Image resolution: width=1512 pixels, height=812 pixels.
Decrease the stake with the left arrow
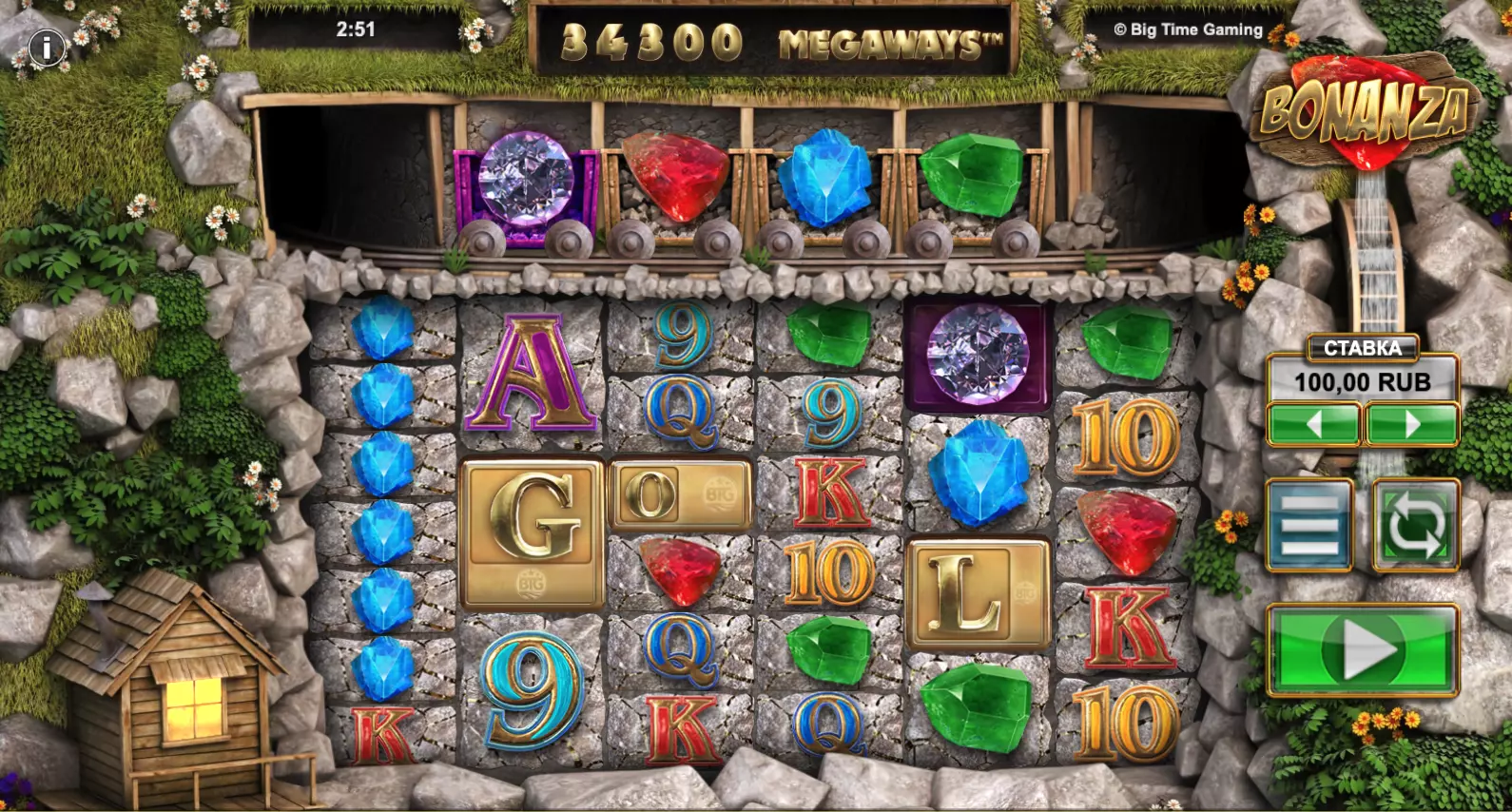(1313, 424)
